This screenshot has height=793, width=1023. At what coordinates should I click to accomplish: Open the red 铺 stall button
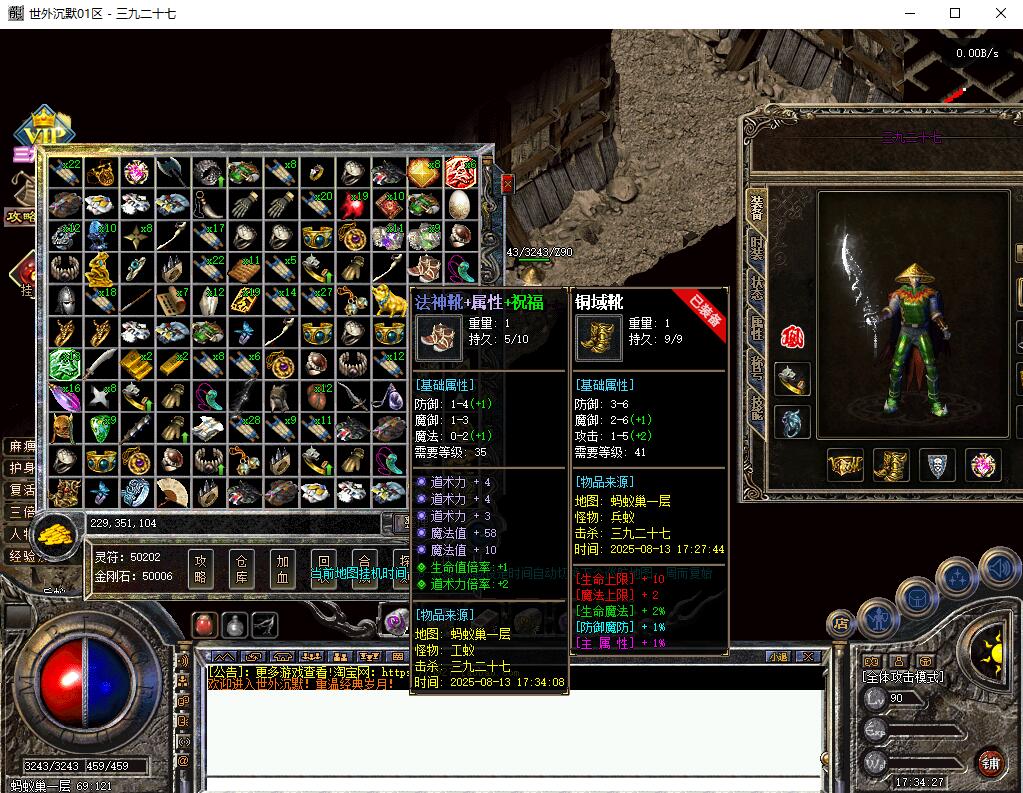[989, 762]
